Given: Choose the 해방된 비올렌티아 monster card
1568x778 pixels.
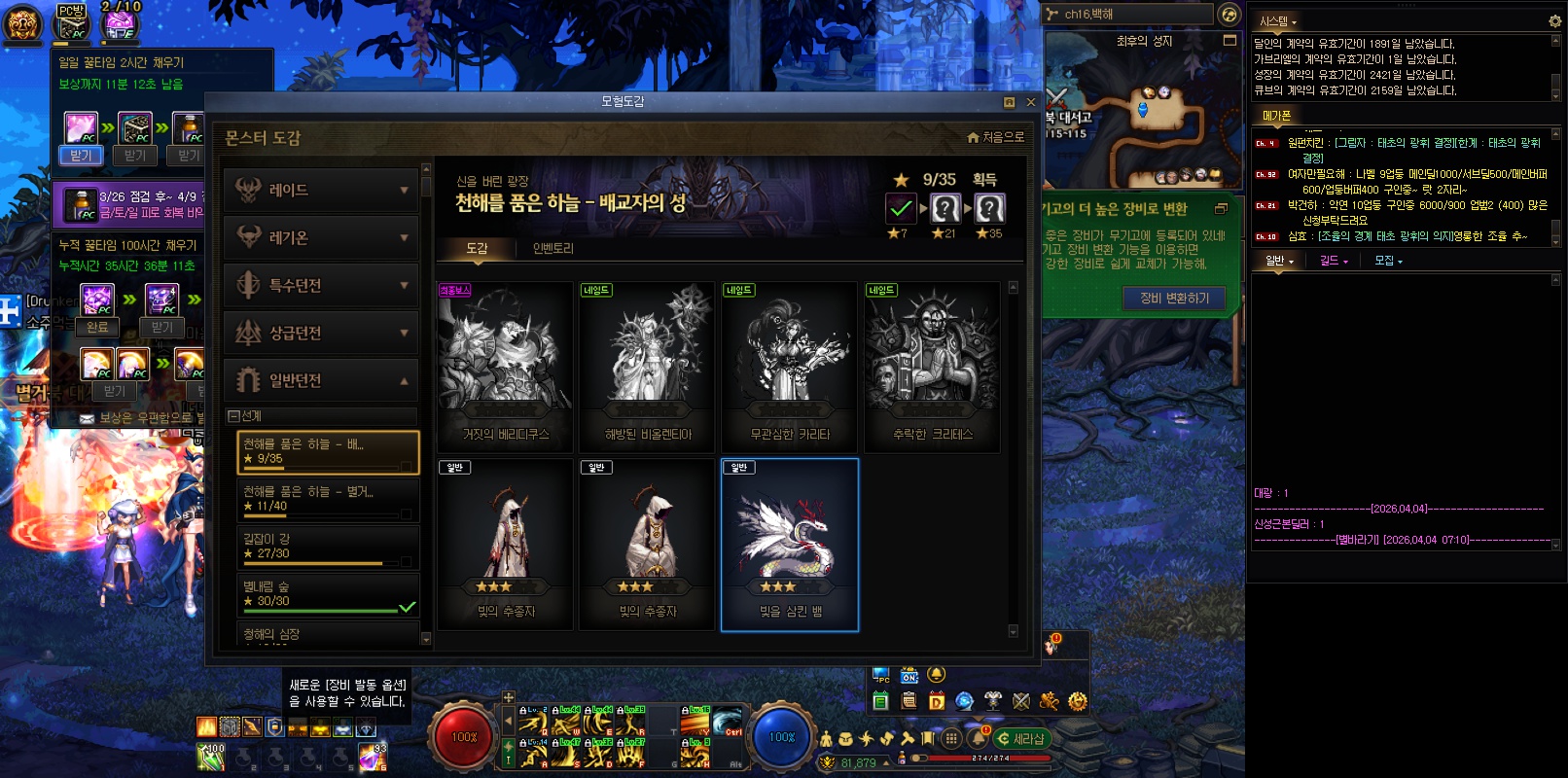Looking at the screenshot, I should pyautogui.click(x=648, y=367).
